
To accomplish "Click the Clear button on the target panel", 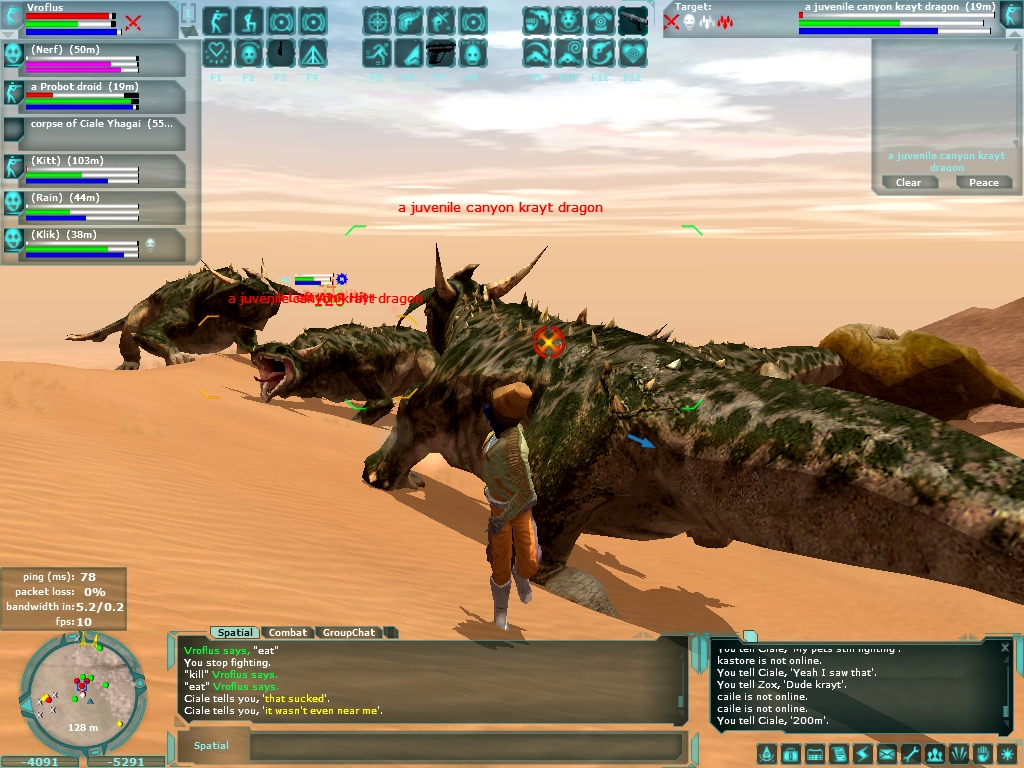I will 908,182.
